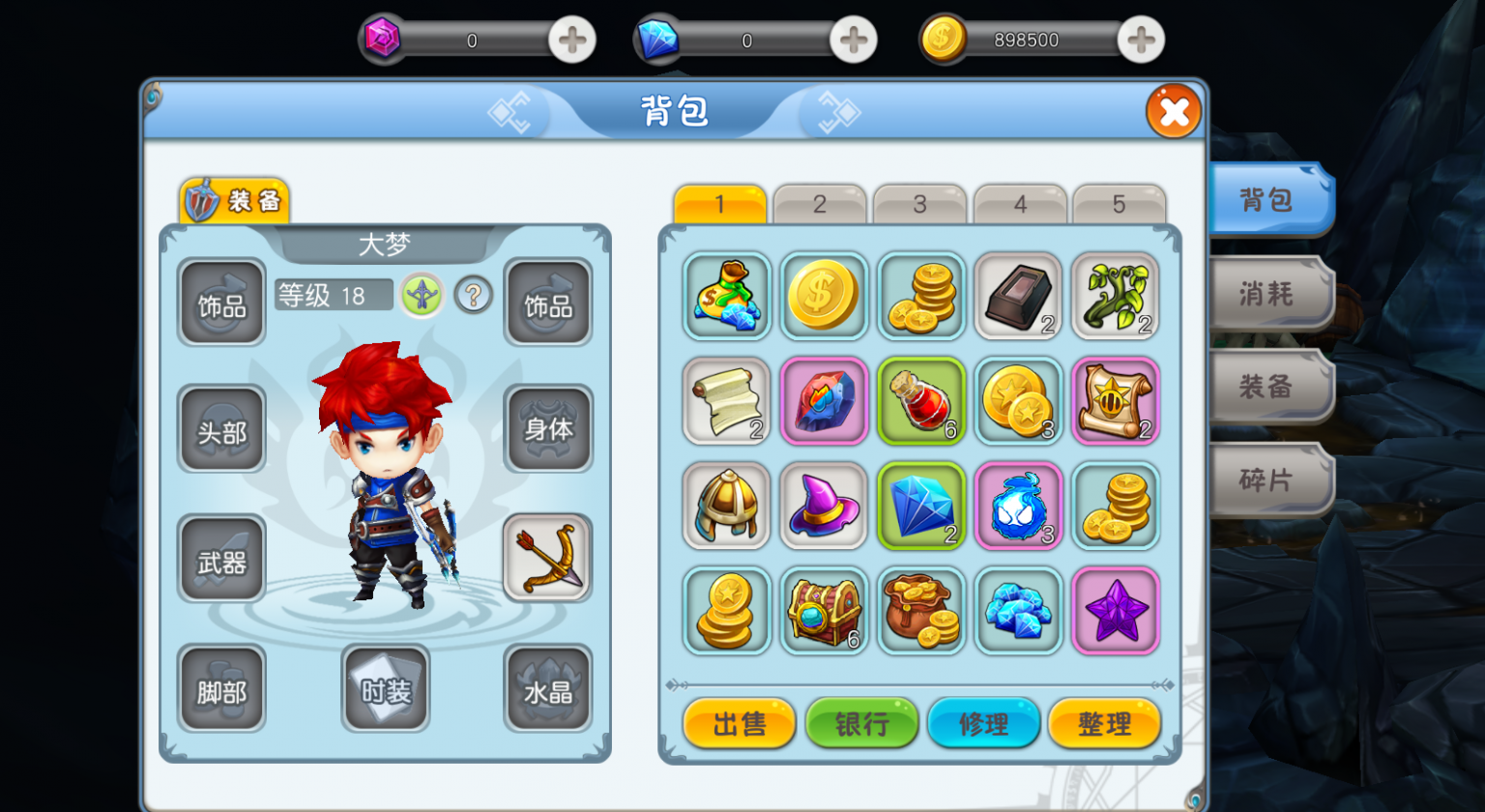This screenshot has width=1485, height=812.
Task: Add gold coins with the plus button
Action: (x=1139, y=39)
